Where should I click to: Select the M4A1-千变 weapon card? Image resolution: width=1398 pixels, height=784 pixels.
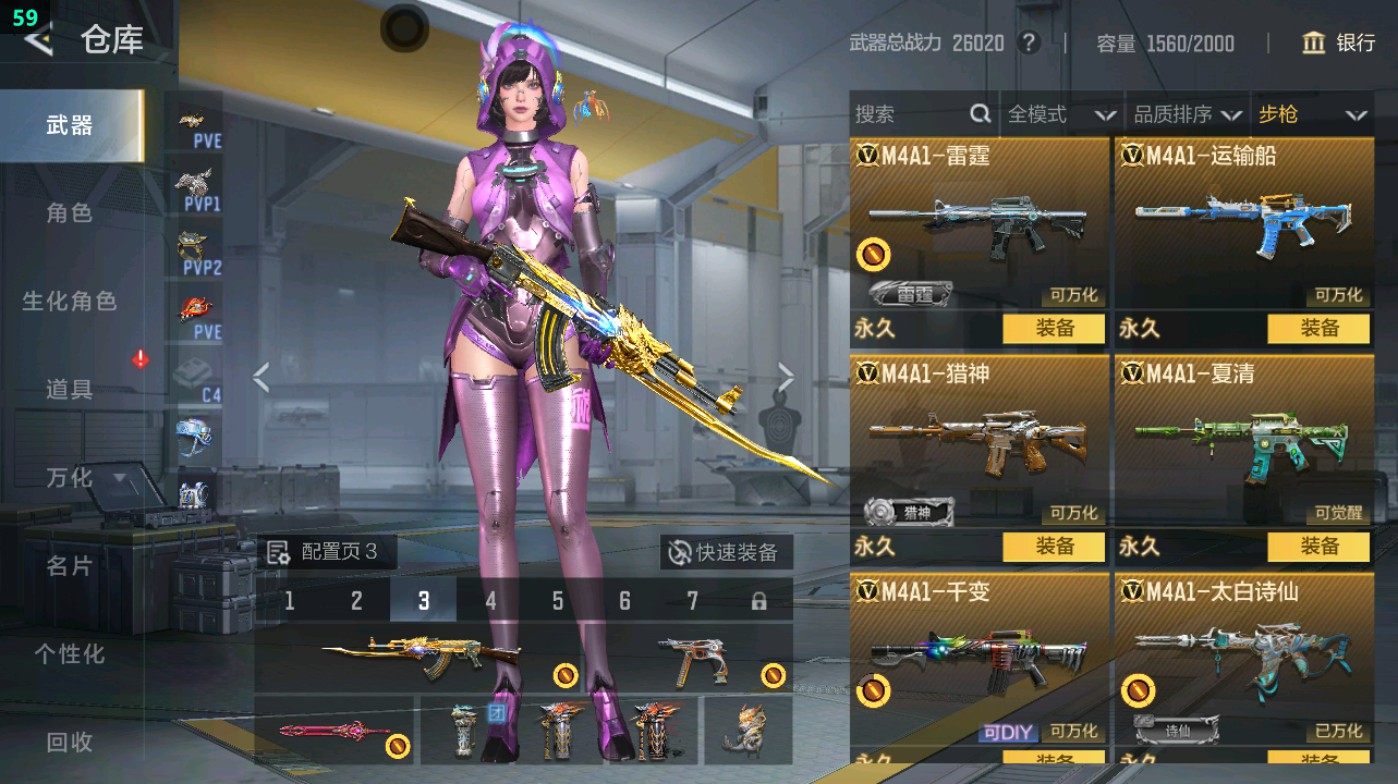coord(979,660)
